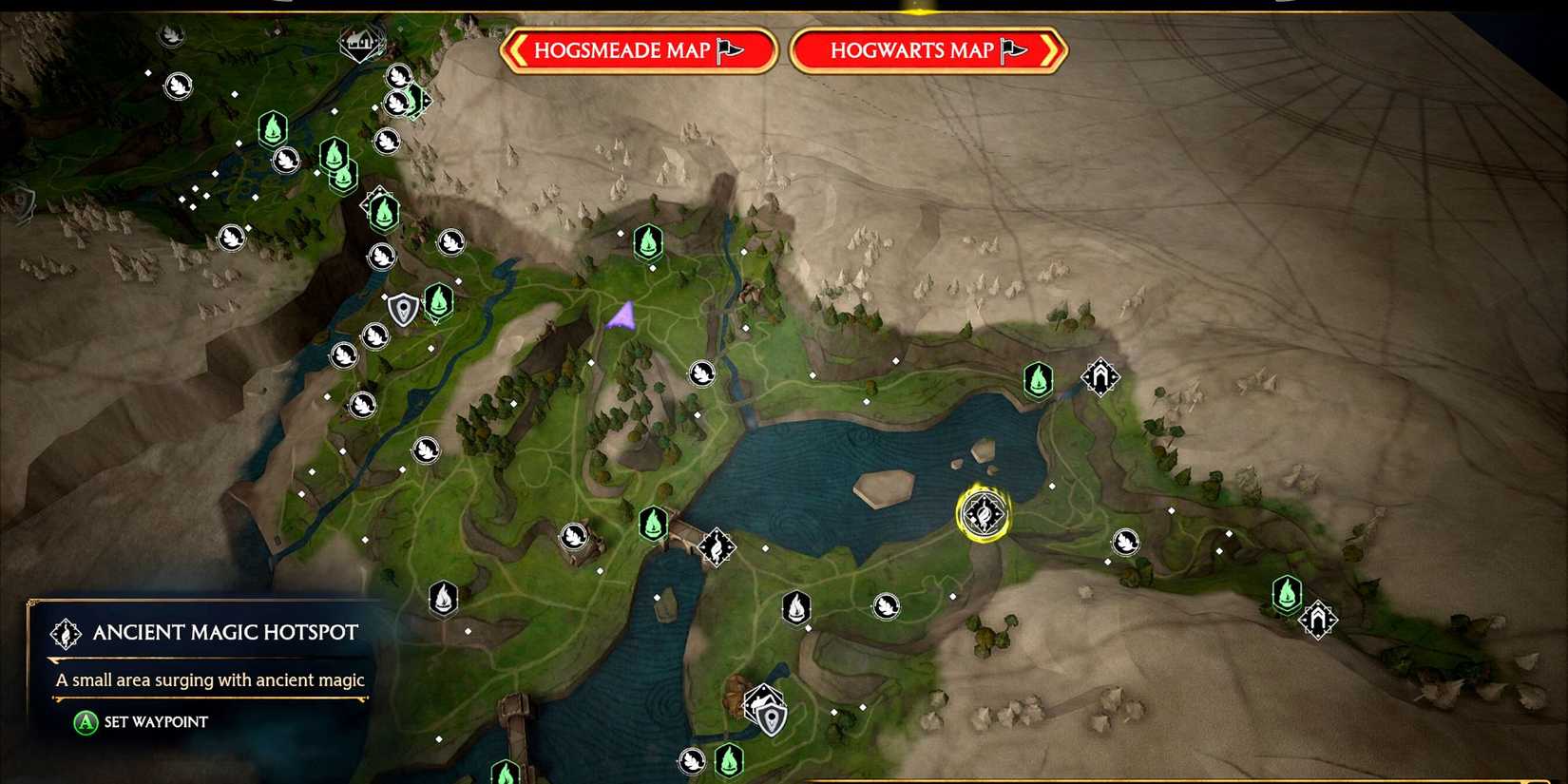This screenshot has width=1568, height=784.
Task: Select the Merlin Trial leaf icon beside the stone bridge
Action: pyautogui.click(x=572, y=534)
